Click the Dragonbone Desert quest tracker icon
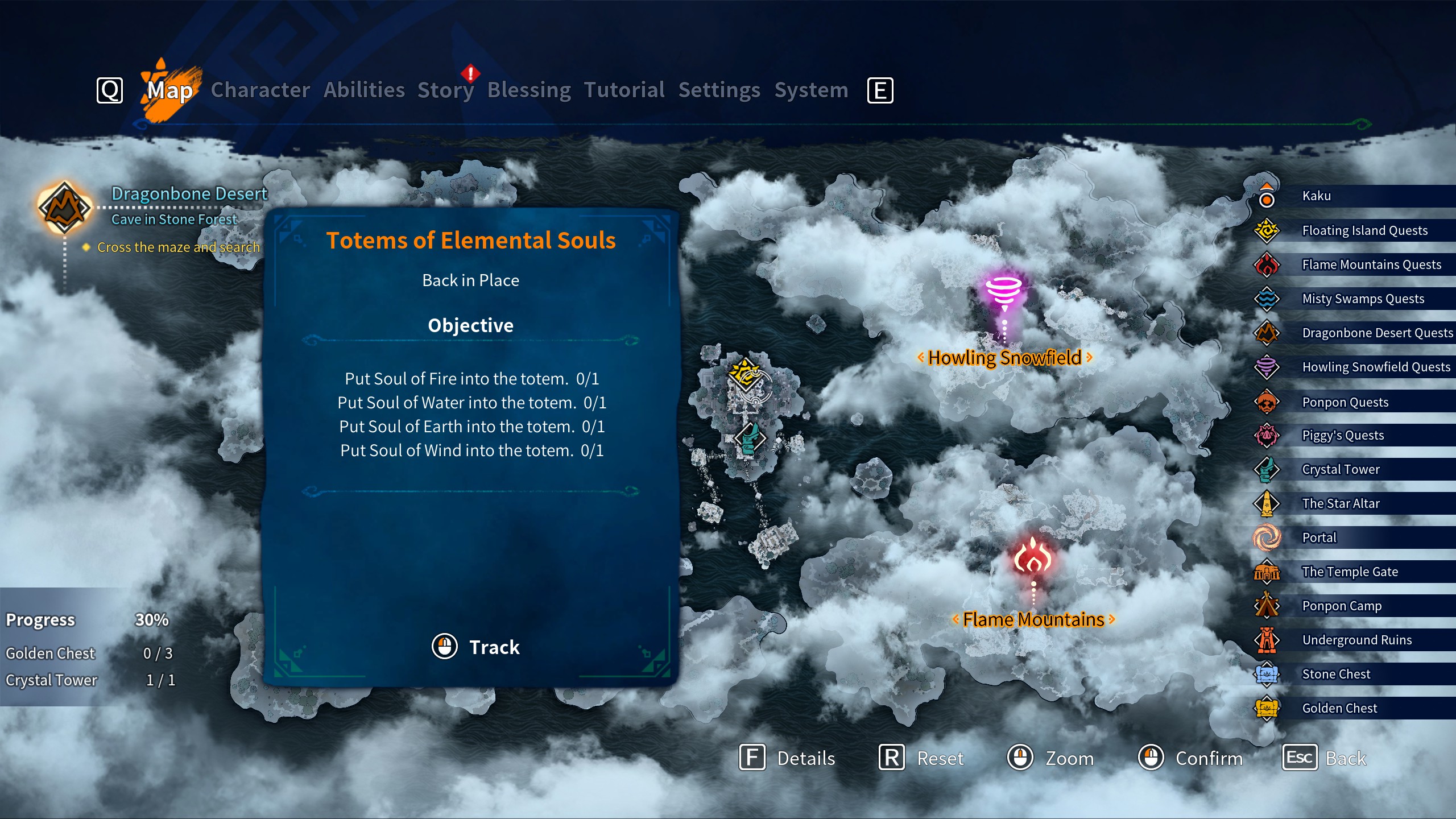 pyautogui.click(x=64, y=207)
